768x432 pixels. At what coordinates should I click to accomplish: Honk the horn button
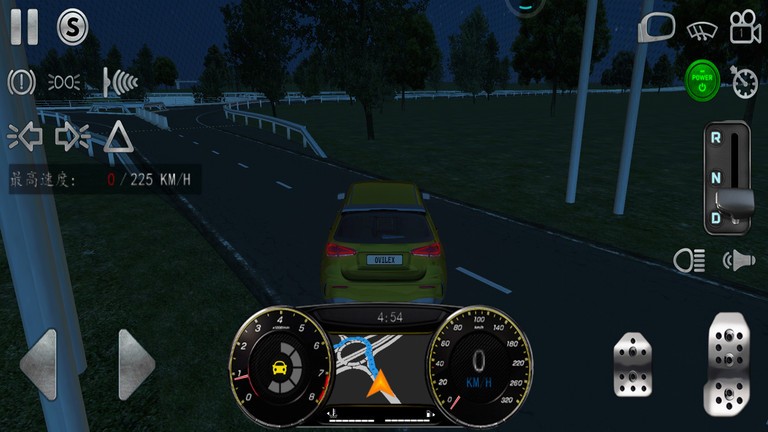tap(738, 260)
